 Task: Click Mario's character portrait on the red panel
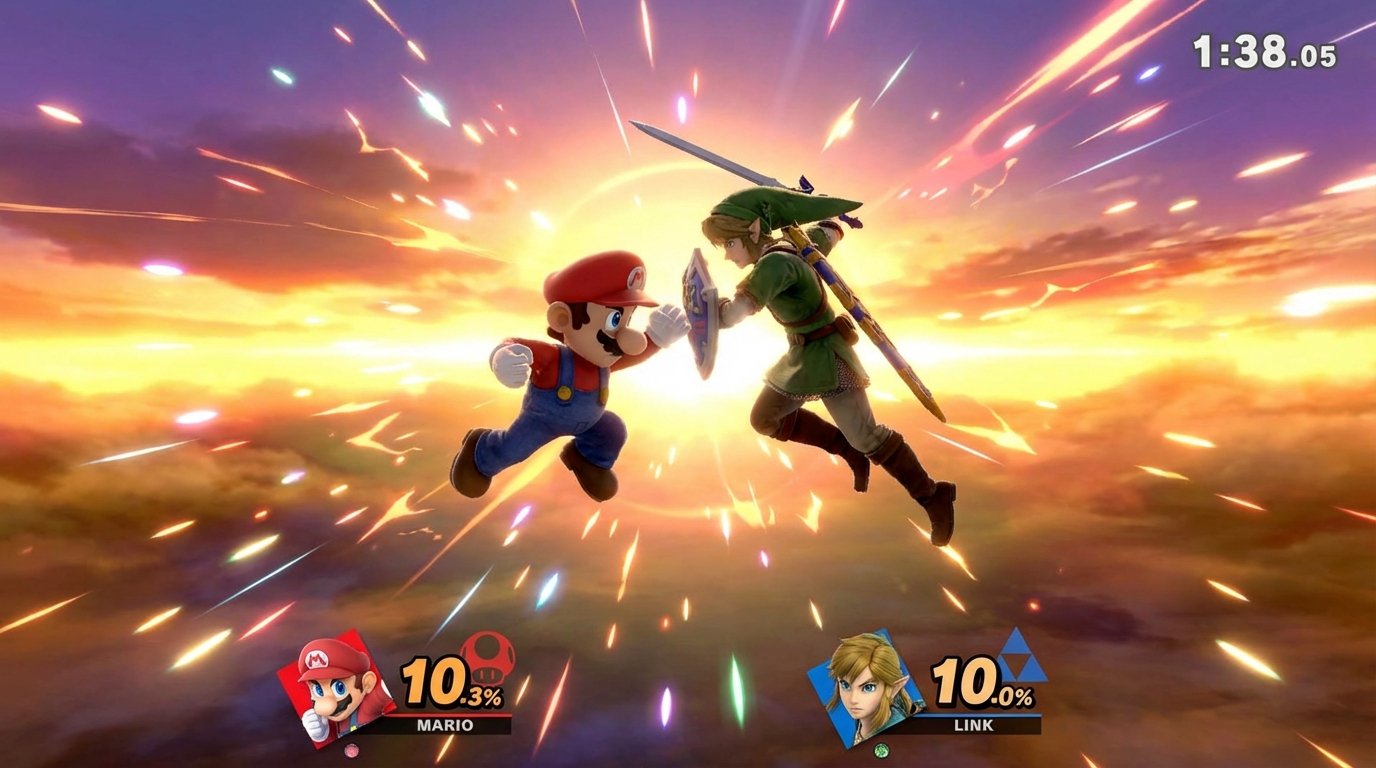[x=335, y=690]
